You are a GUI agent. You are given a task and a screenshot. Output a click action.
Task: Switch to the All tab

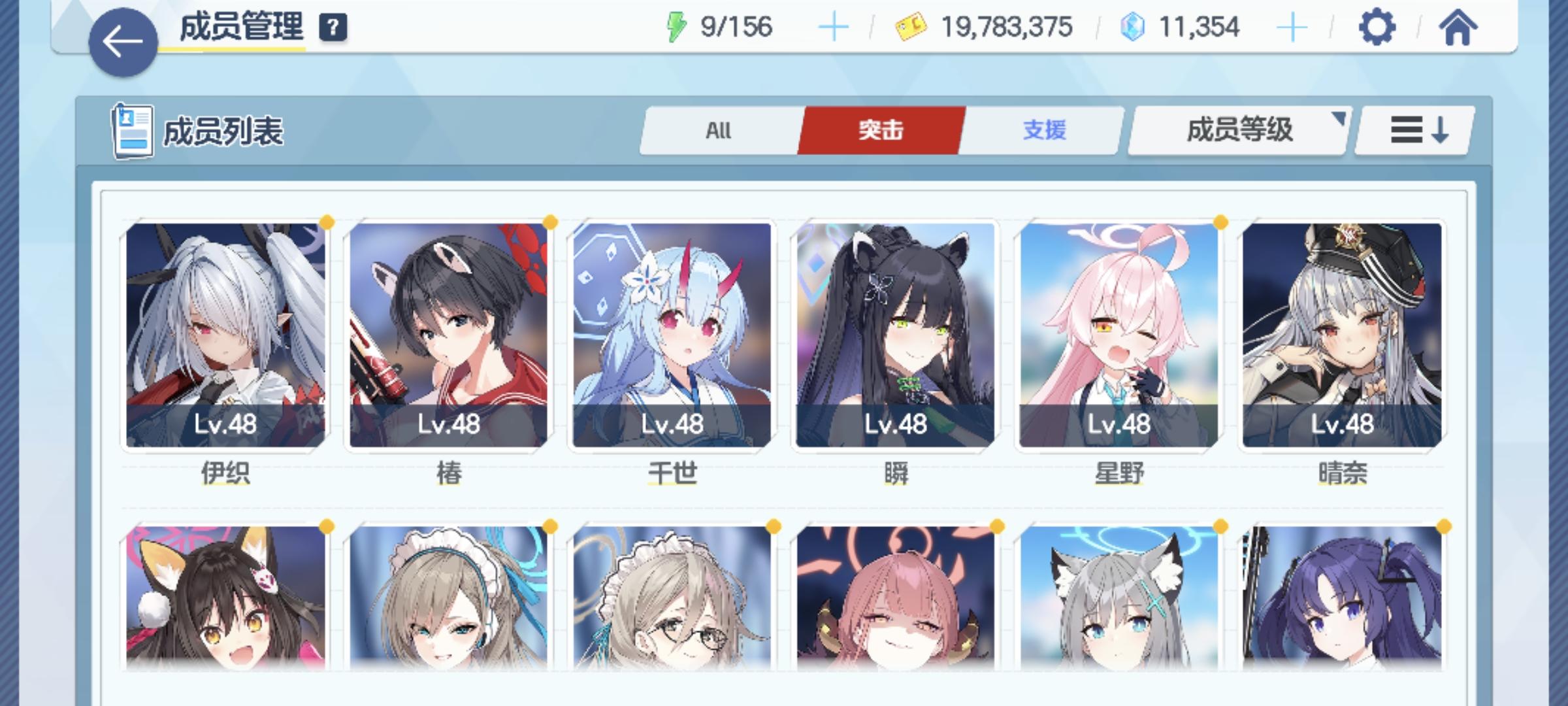pos(719,131)
